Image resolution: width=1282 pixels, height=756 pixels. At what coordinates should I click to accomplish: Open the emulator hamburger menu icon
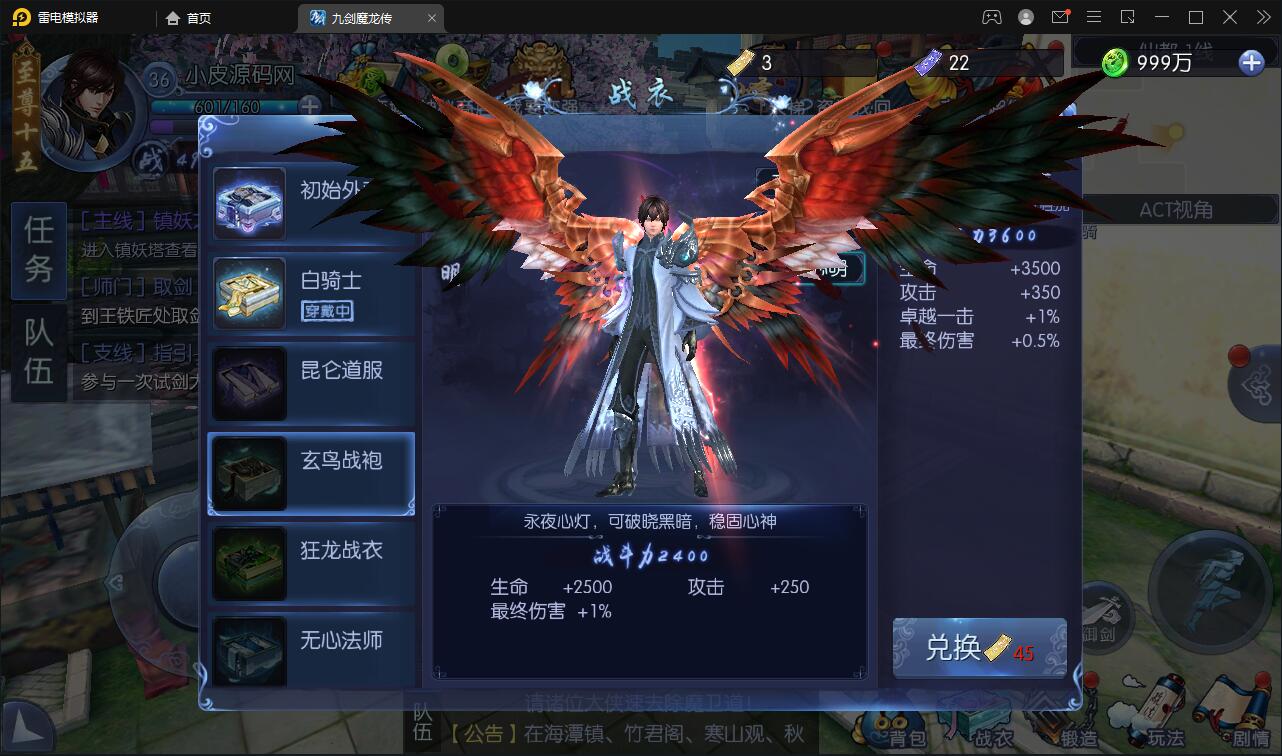(1094, 17)
